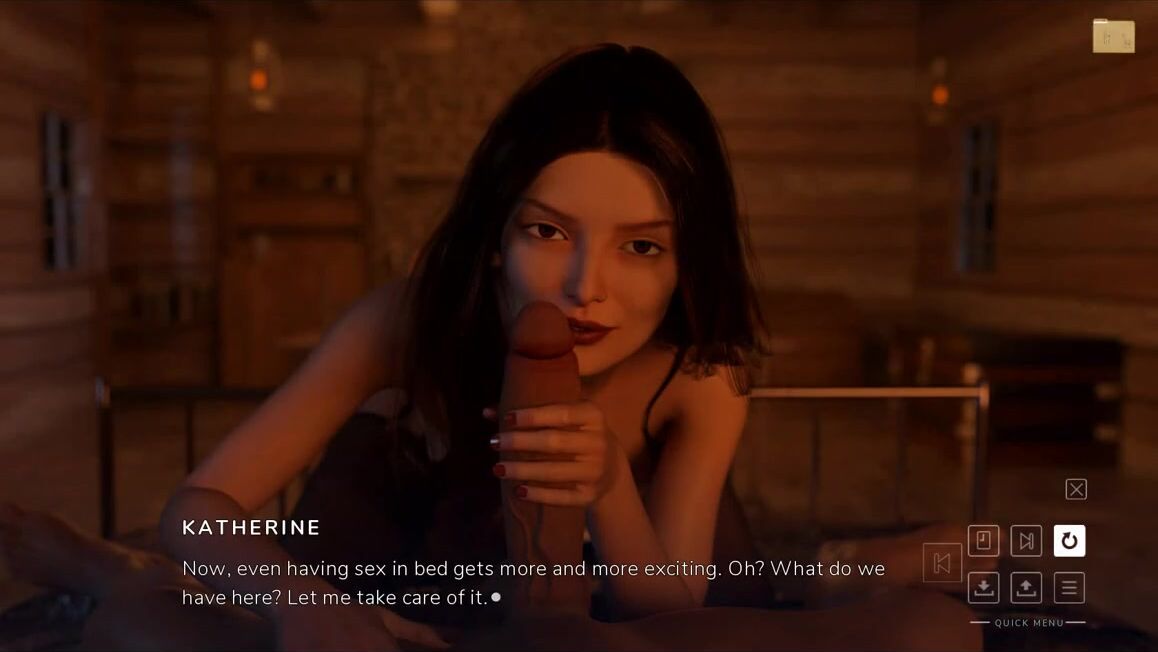Load game with the upload-arrow icon

point(1026,587)
